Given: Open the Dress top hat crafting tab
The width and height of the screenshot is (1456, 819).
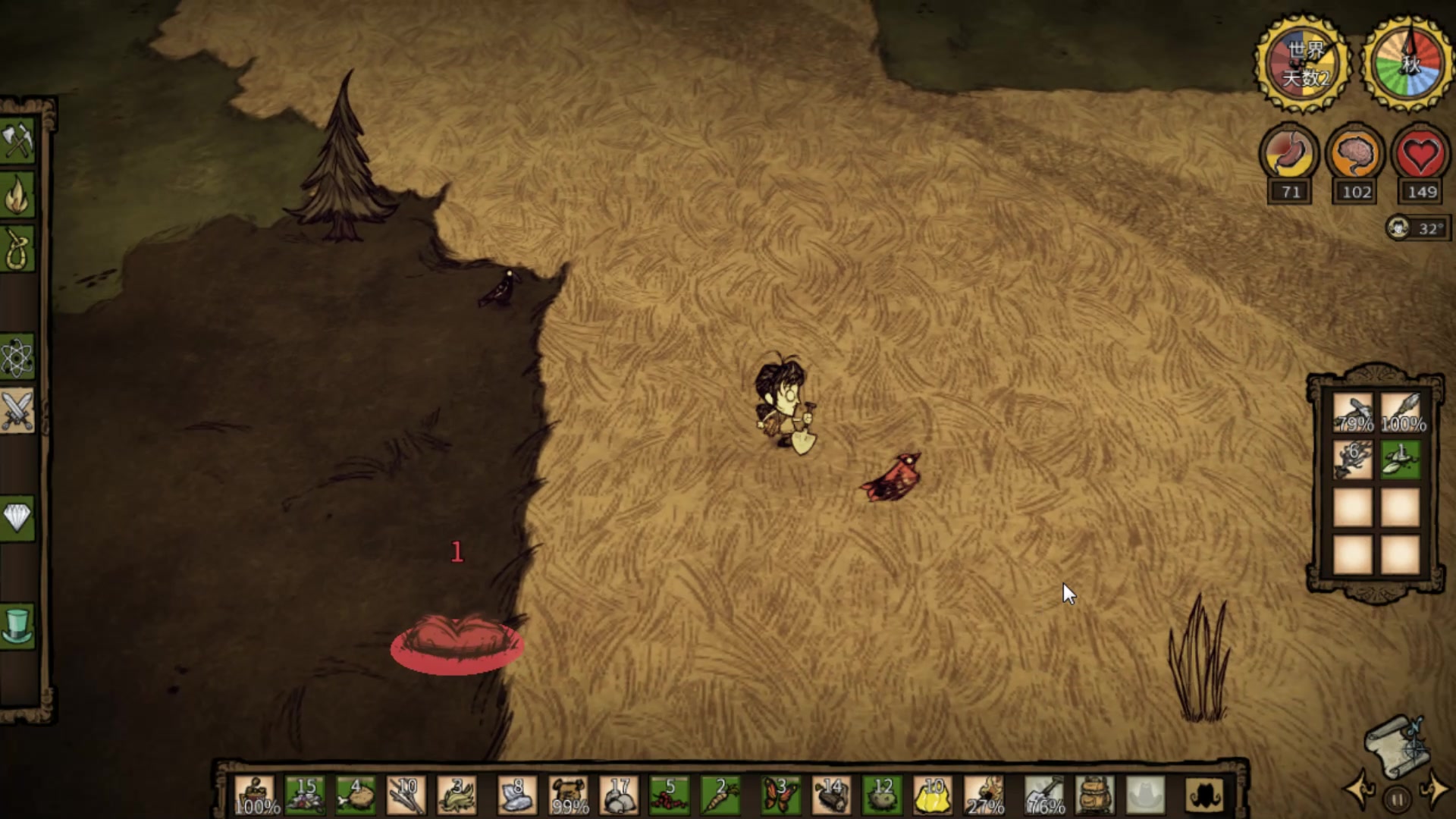Looking at the screenshot, I should point(17,626).
